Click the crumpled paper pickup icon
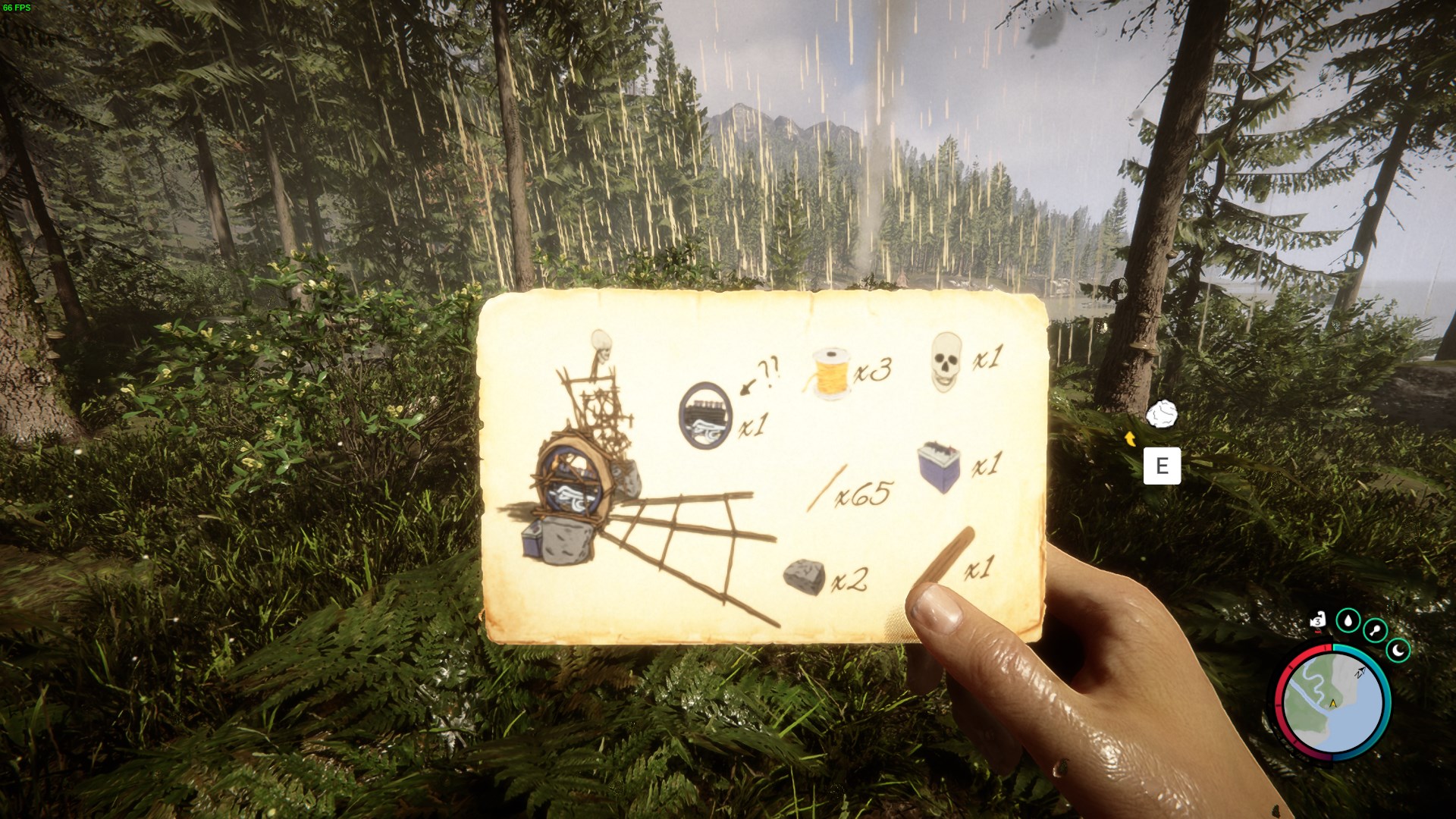 (x=1161, y=415)
